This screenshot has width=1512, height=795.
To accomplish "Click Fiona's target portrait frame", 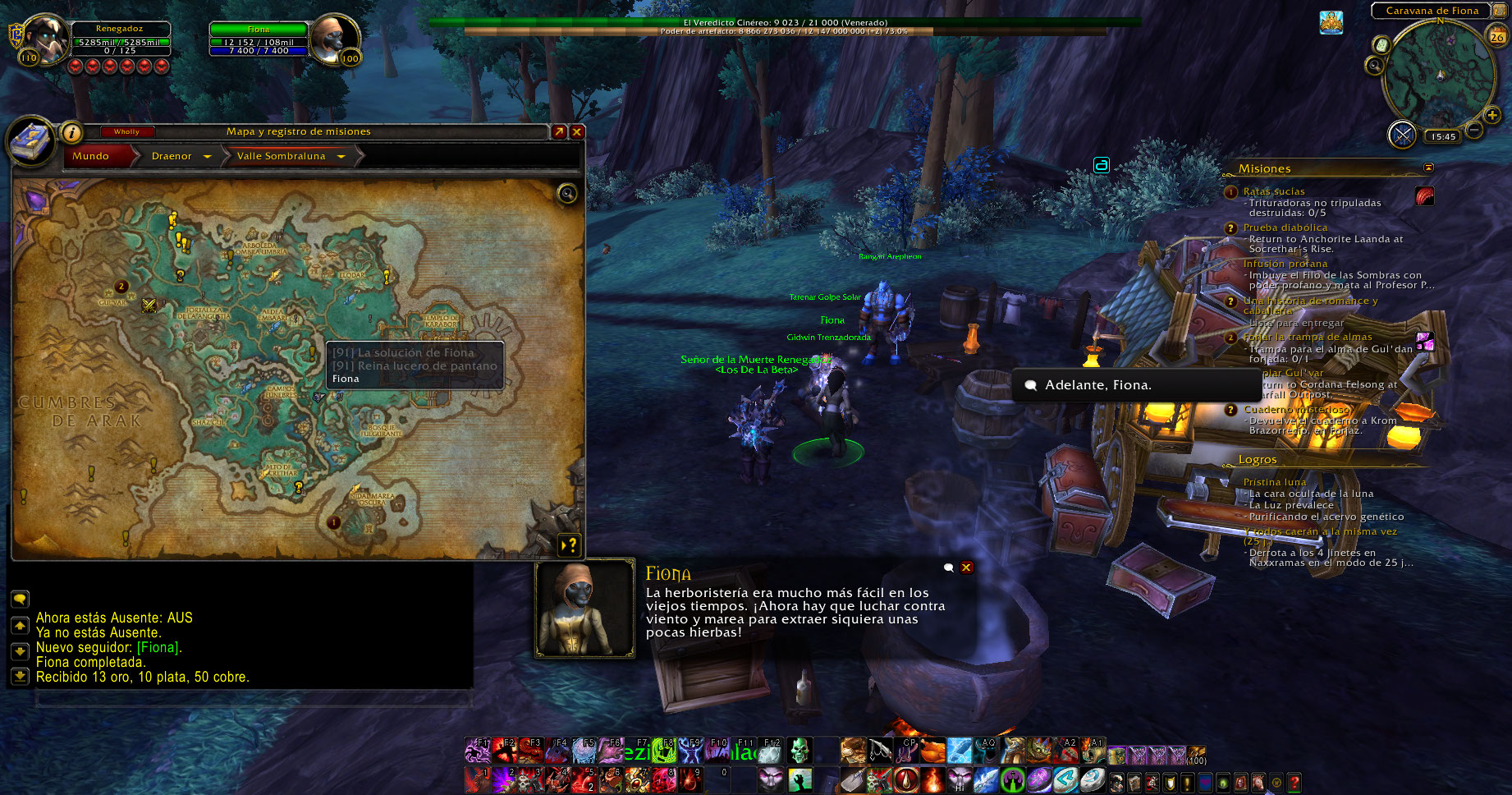I will 336,39.
